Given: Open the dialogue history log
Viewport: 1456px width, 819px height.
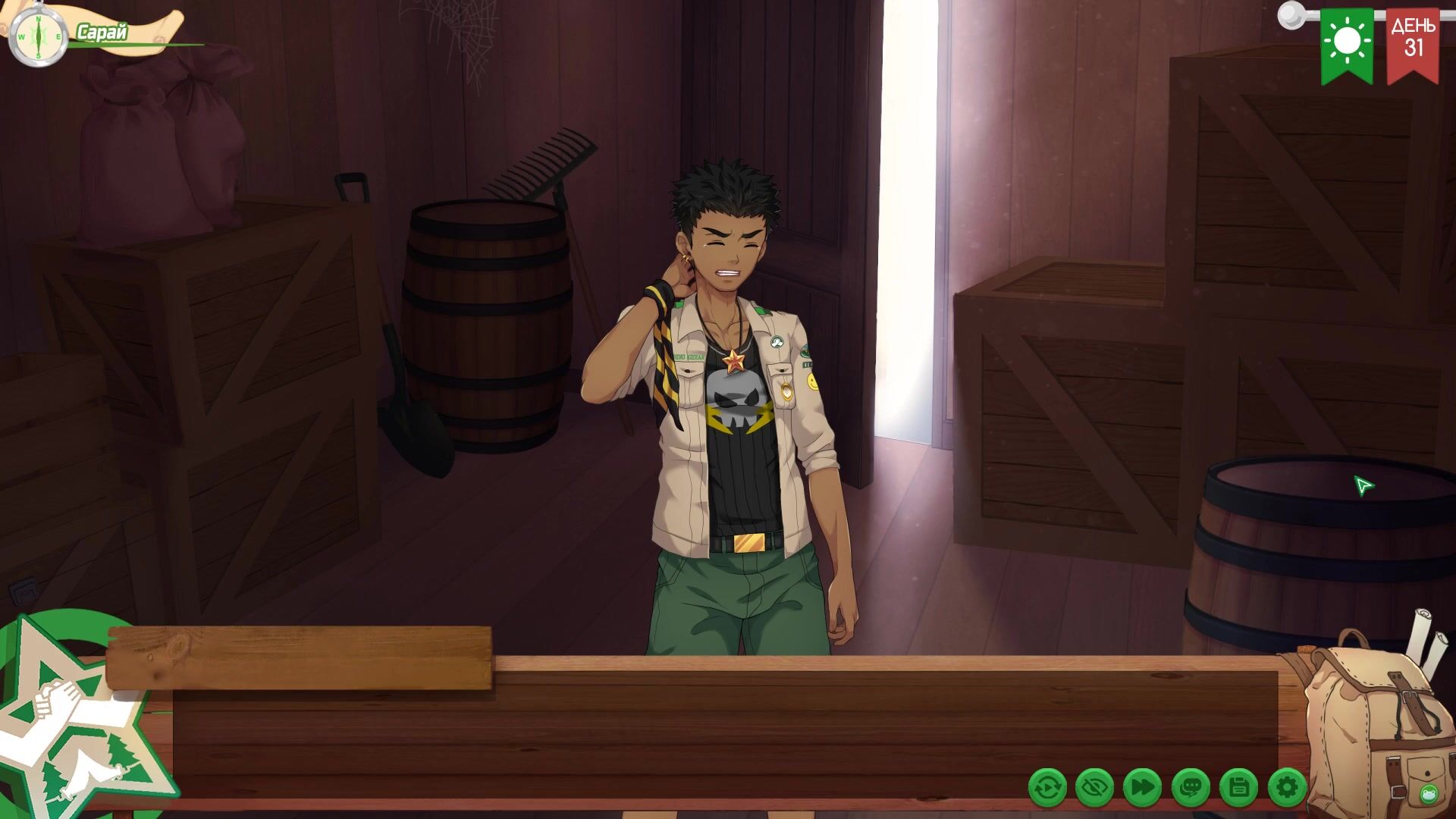Looking at the screenshot, I should pos(1191,788).
